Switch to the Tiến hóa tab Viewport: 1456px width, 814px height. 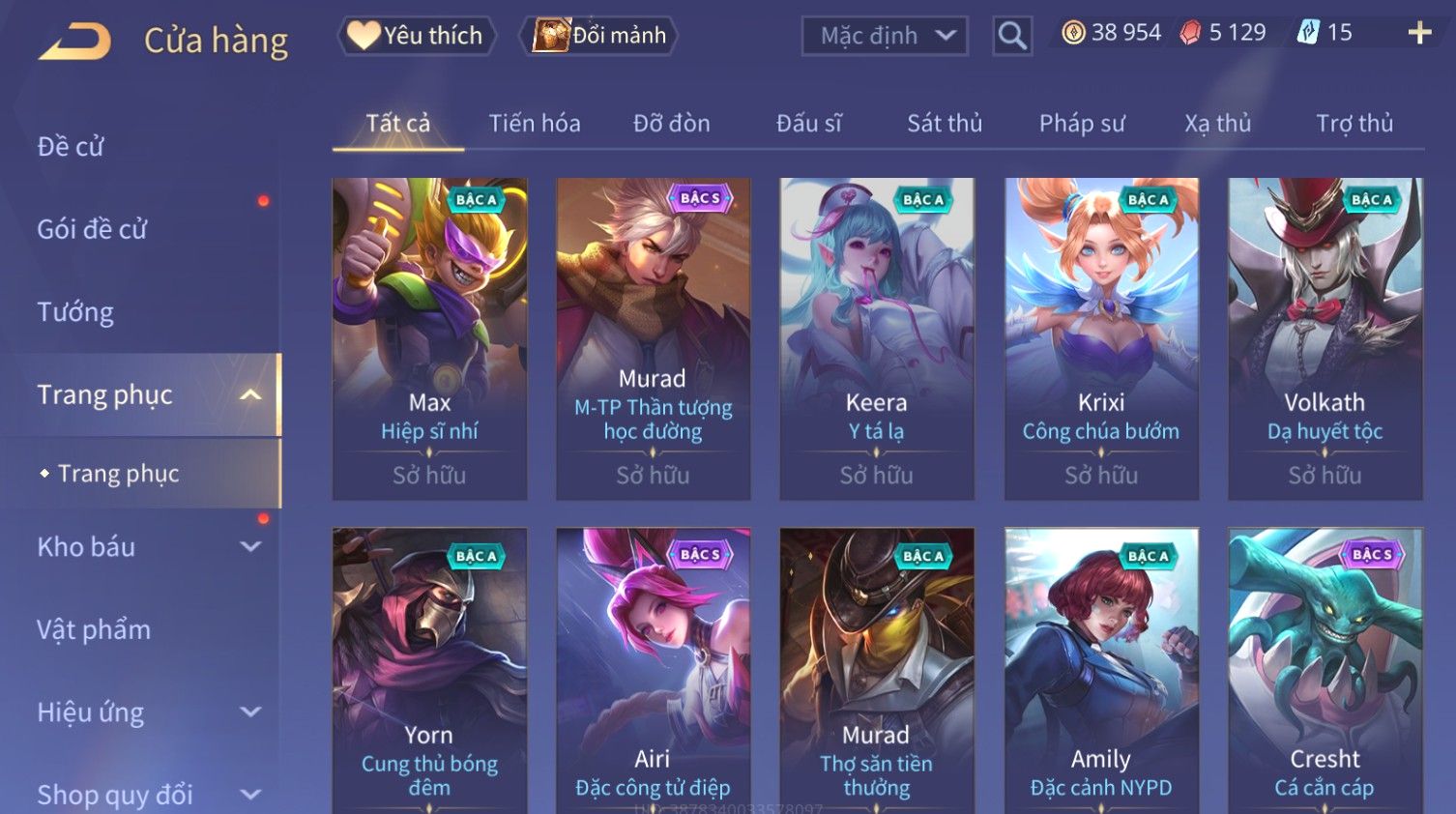click(x=534, y=124)
